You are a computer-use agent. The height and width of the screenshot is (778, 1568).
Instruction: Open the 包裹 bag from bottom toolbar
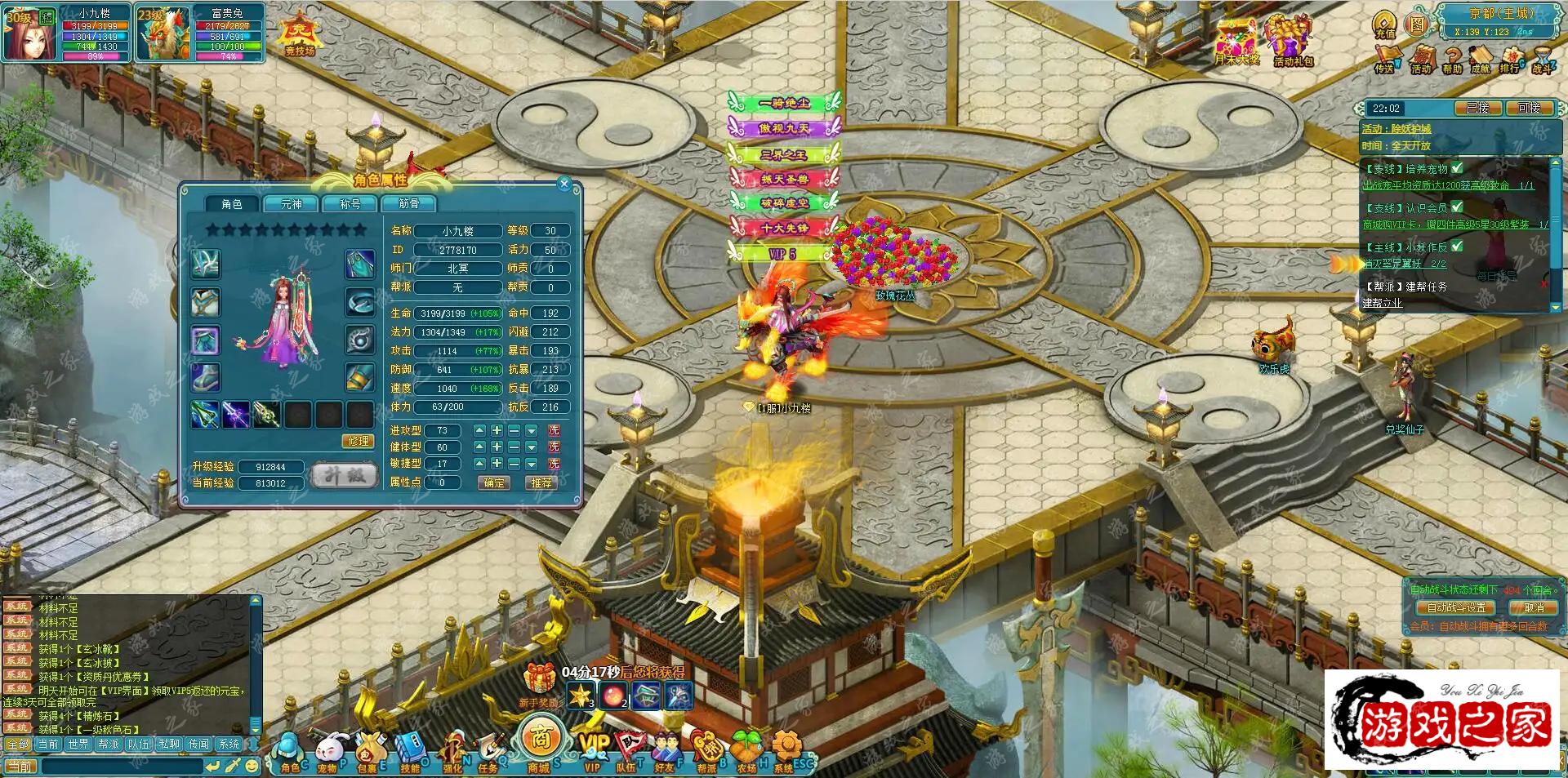coord(369,753)
